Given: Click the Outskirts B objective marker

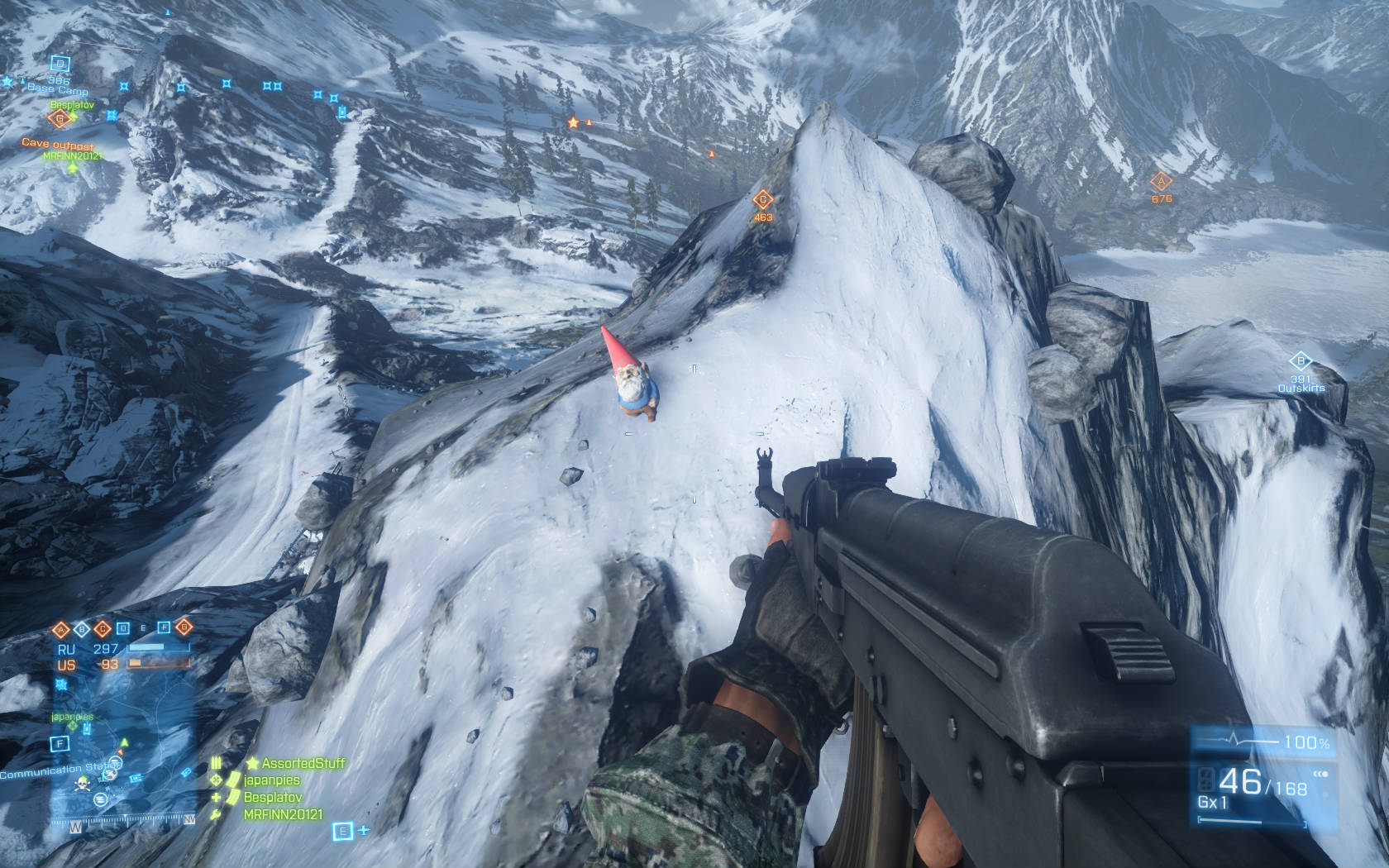Looking at the screenshot, I should pyautogui.click(x=1301, y=361).
